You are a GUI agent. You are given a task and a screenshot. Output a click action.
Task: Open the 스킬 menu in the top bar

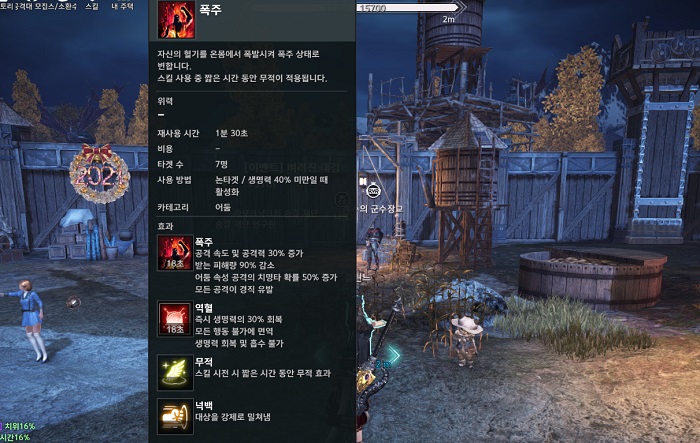(92, 6)
